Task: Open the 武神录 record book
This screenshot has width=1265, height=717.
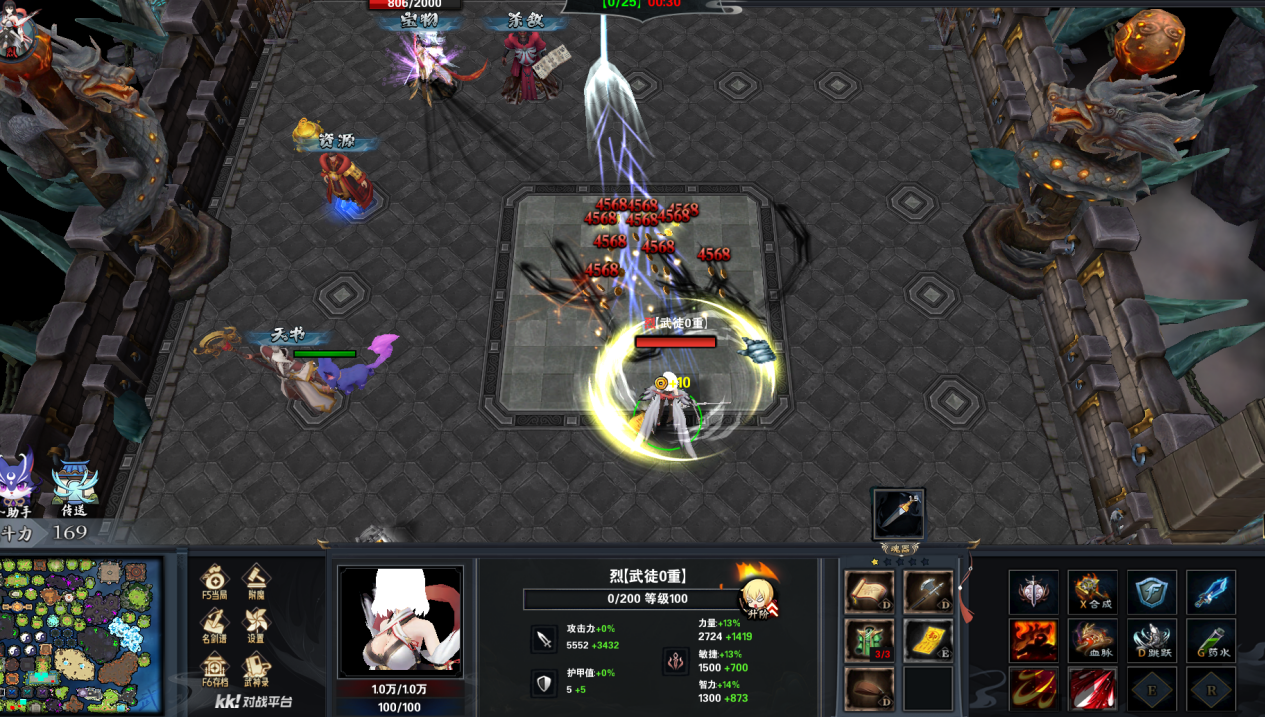Action: 256,667
